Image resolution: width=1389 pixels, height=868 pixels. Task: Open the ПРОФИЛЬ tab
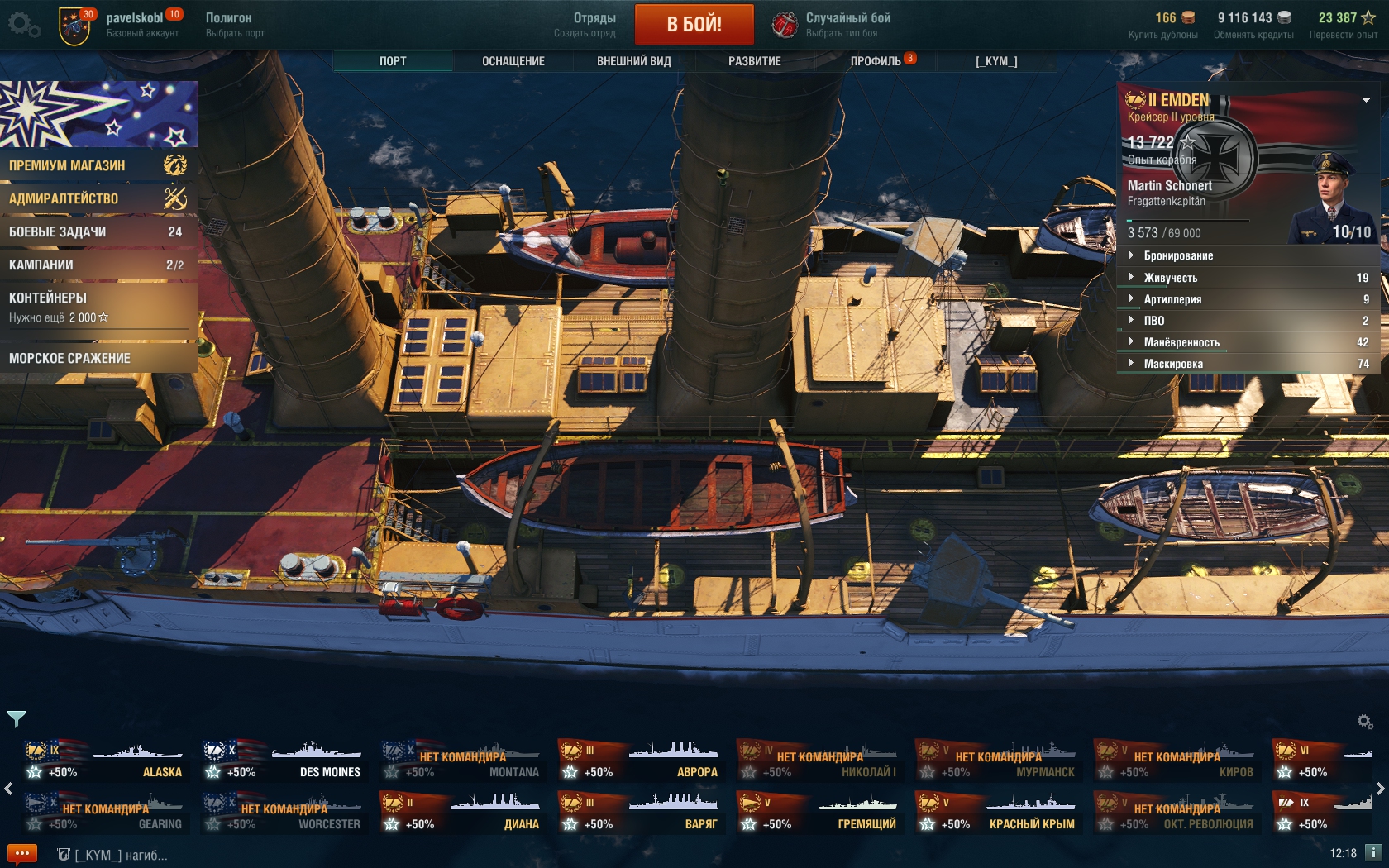[x=876, y=61]
